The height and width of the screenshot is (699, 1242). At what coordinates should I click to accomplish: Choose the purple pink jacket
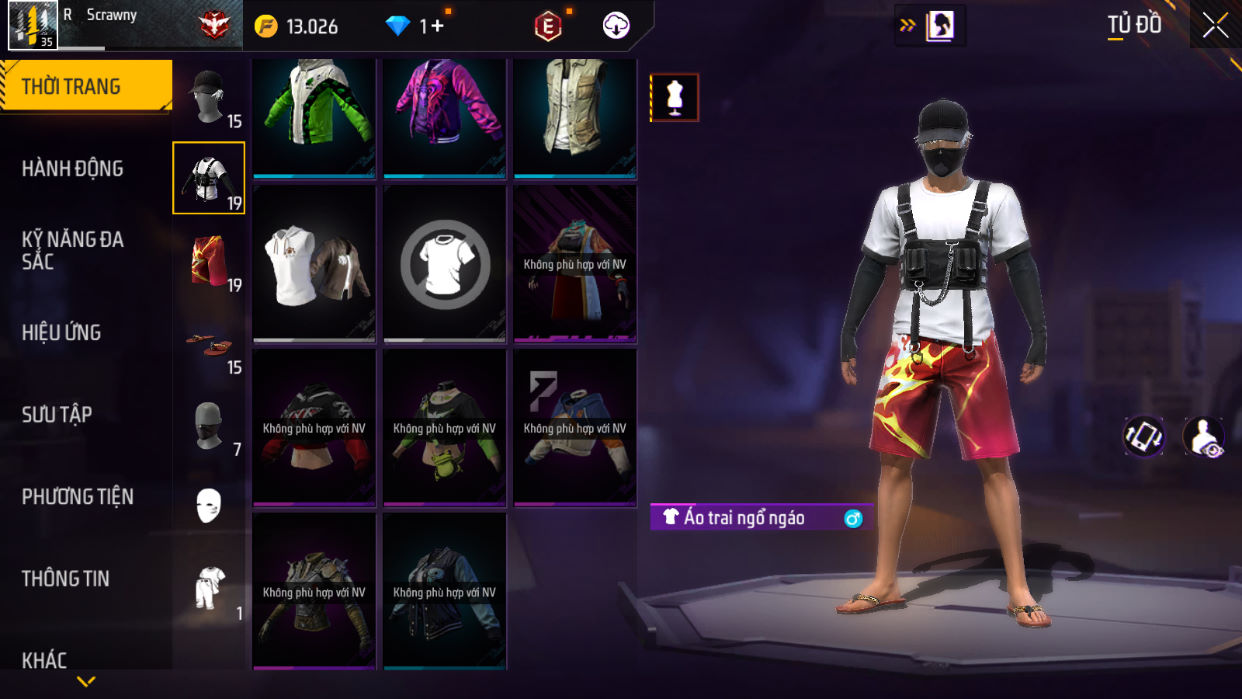[445, 118]
